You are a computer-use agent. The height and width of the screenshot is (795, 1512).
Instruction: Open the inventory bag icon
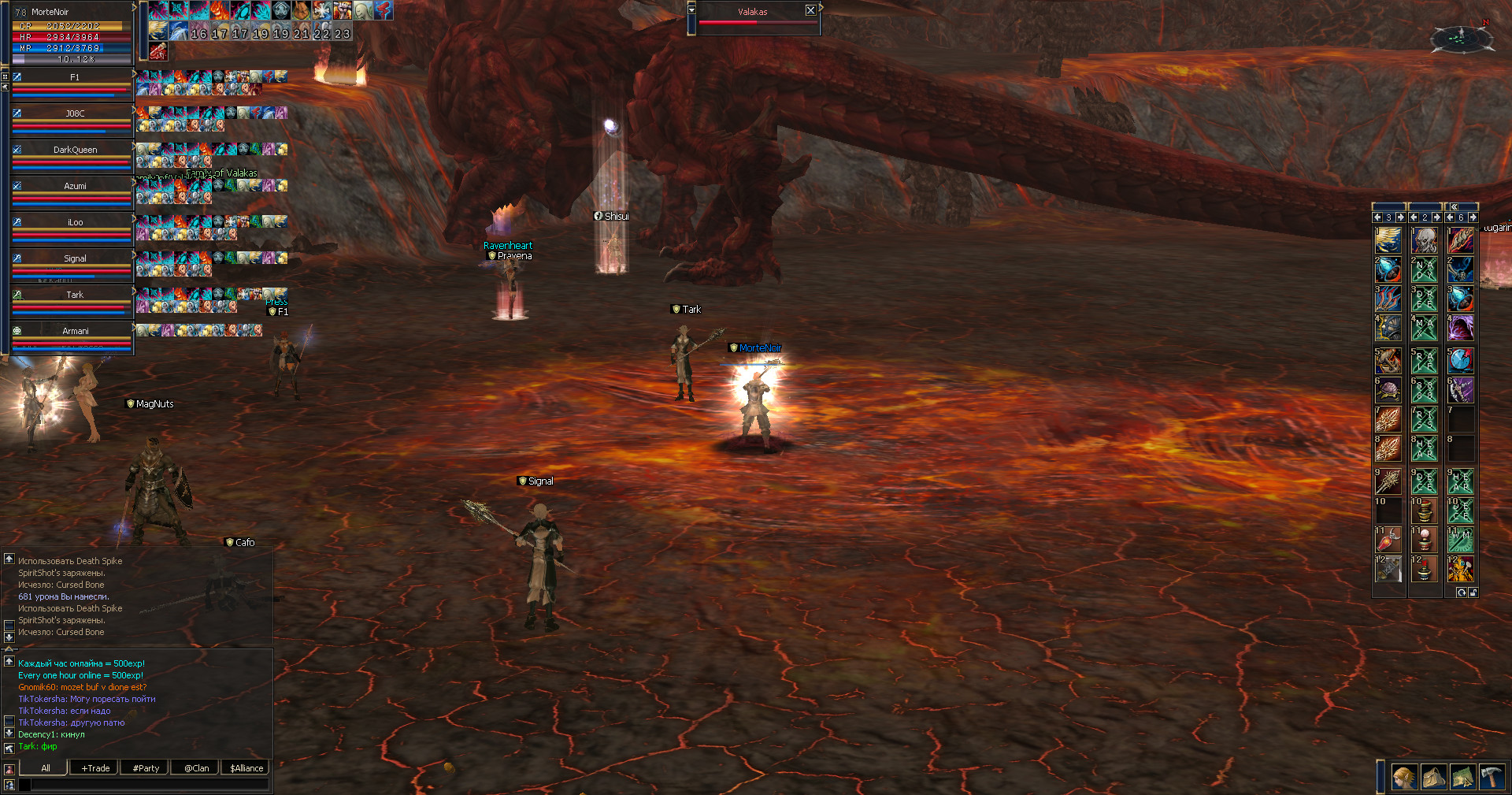(x=1433, y=777)
